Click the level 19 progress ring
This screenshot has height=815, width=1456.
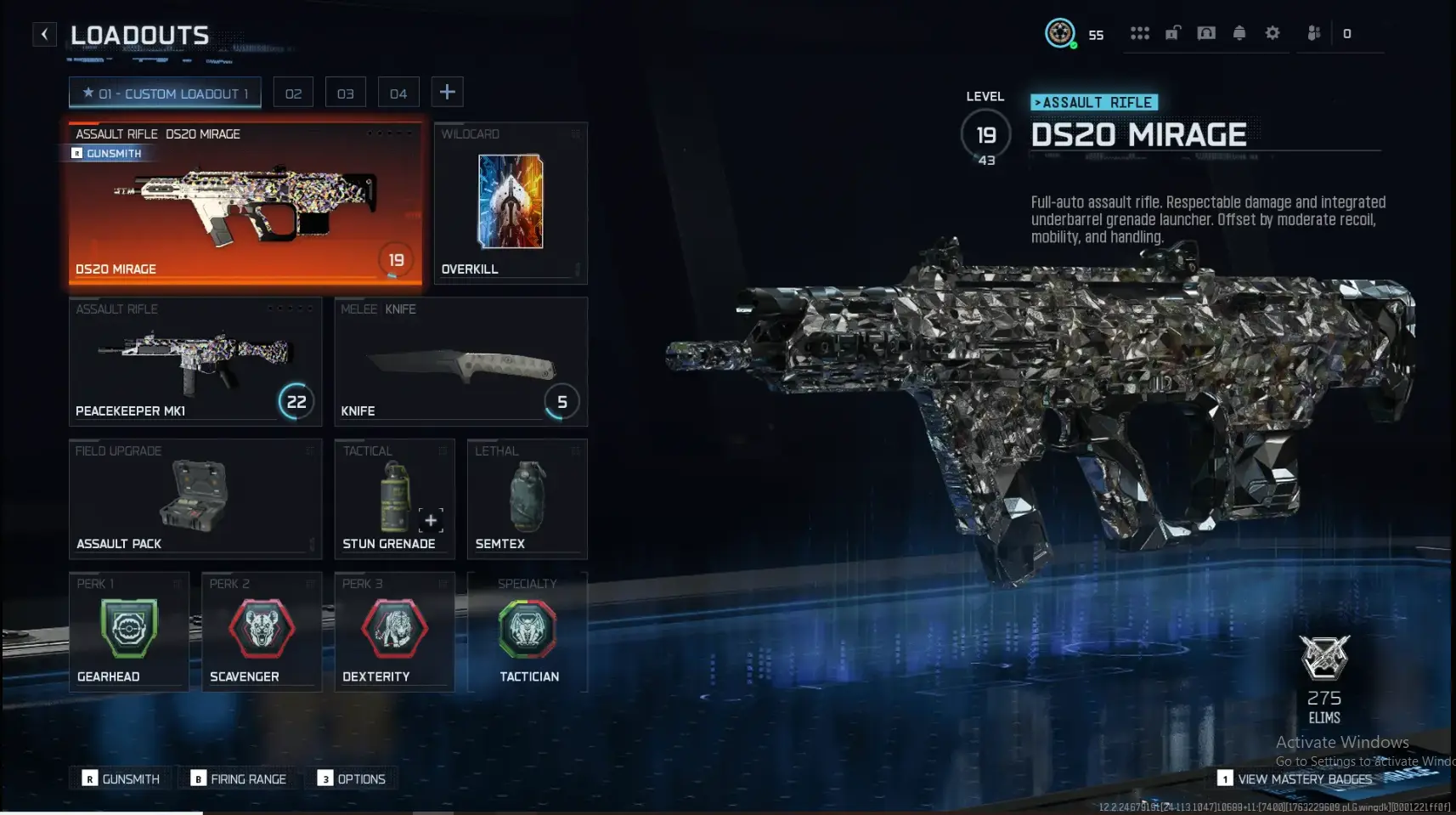point(985,134)
